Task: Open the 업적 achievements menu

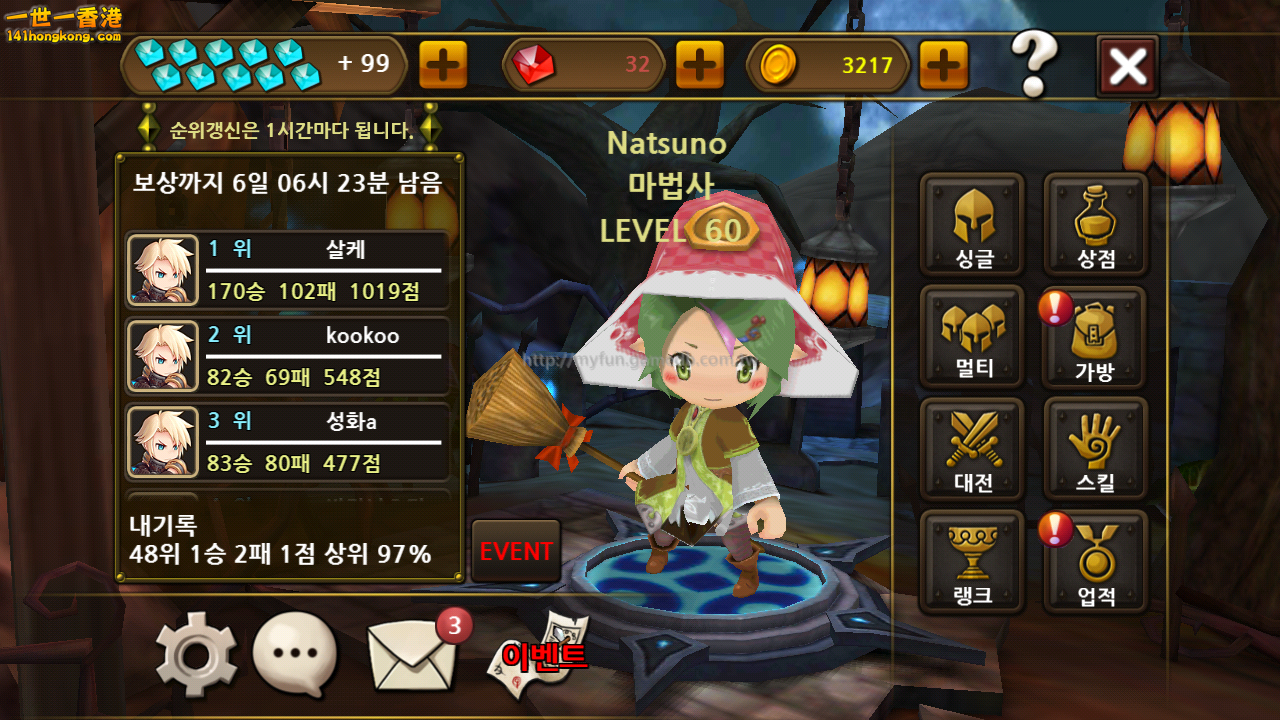Action: pyautogui.click(x=1096, y=562)
